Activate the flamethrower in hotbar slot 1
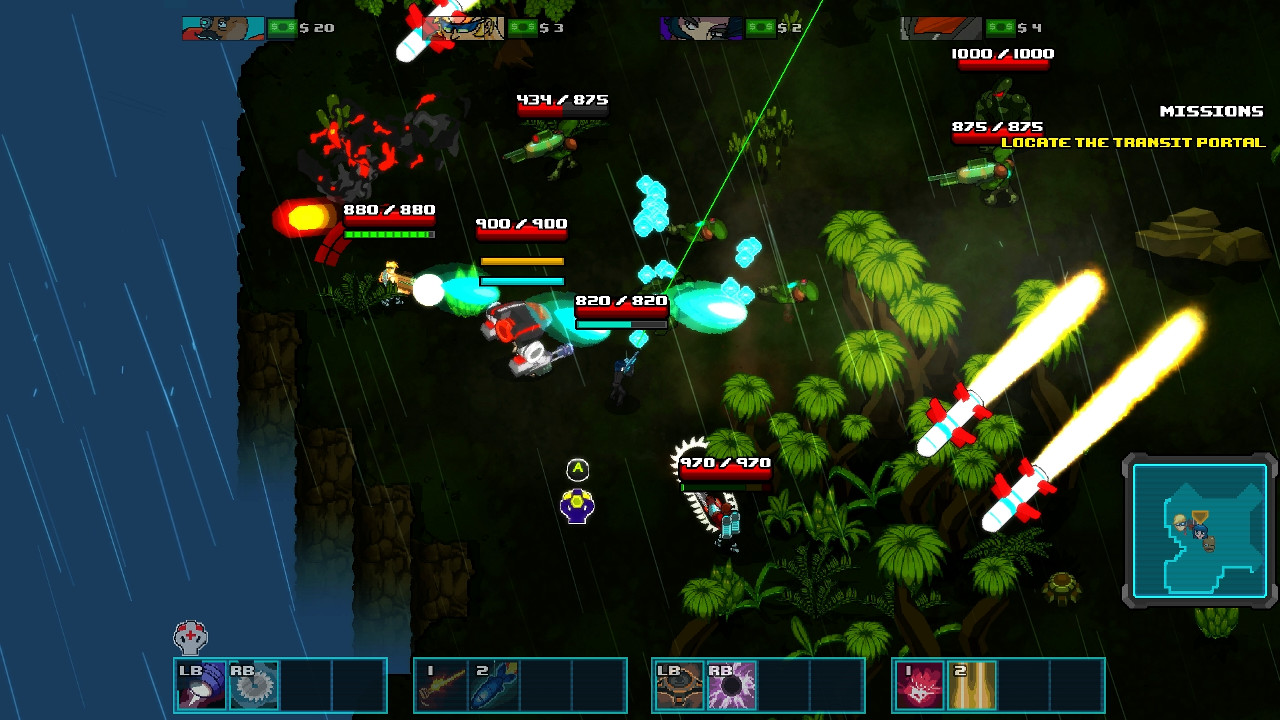The height and width of the screenshot is (720, 1280). point(441,684)
